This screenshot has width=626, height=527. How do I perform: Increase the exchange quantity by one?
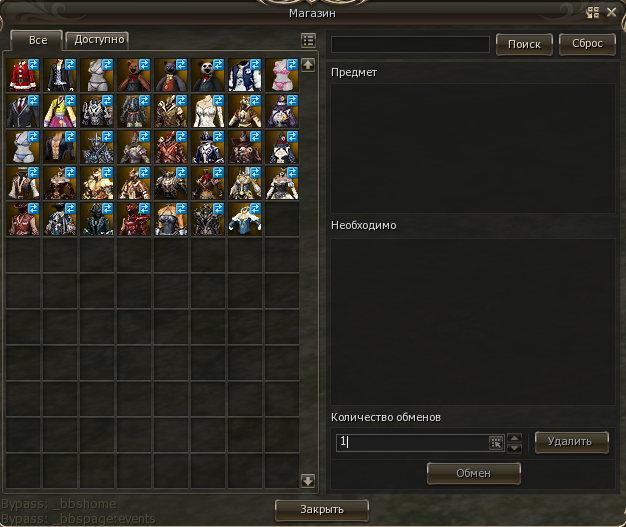pos(515,437)
